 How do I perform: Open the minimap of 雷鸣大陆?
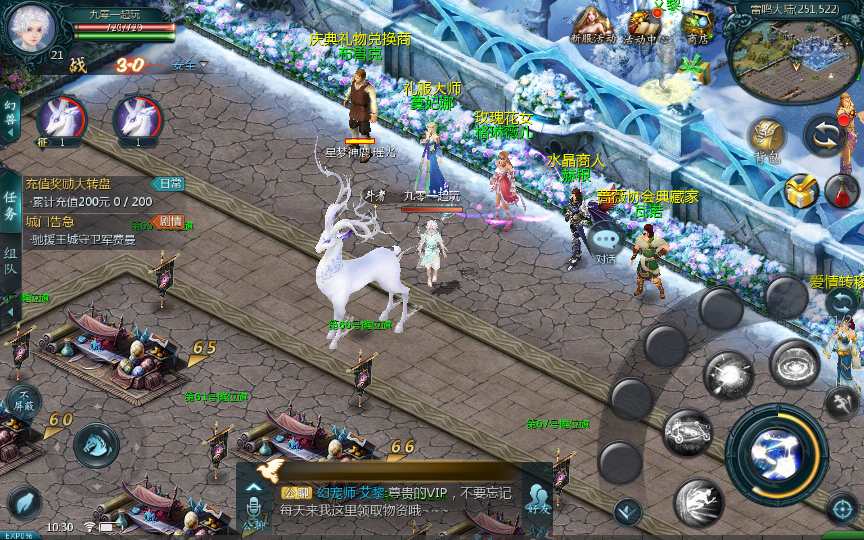point(794,61)
